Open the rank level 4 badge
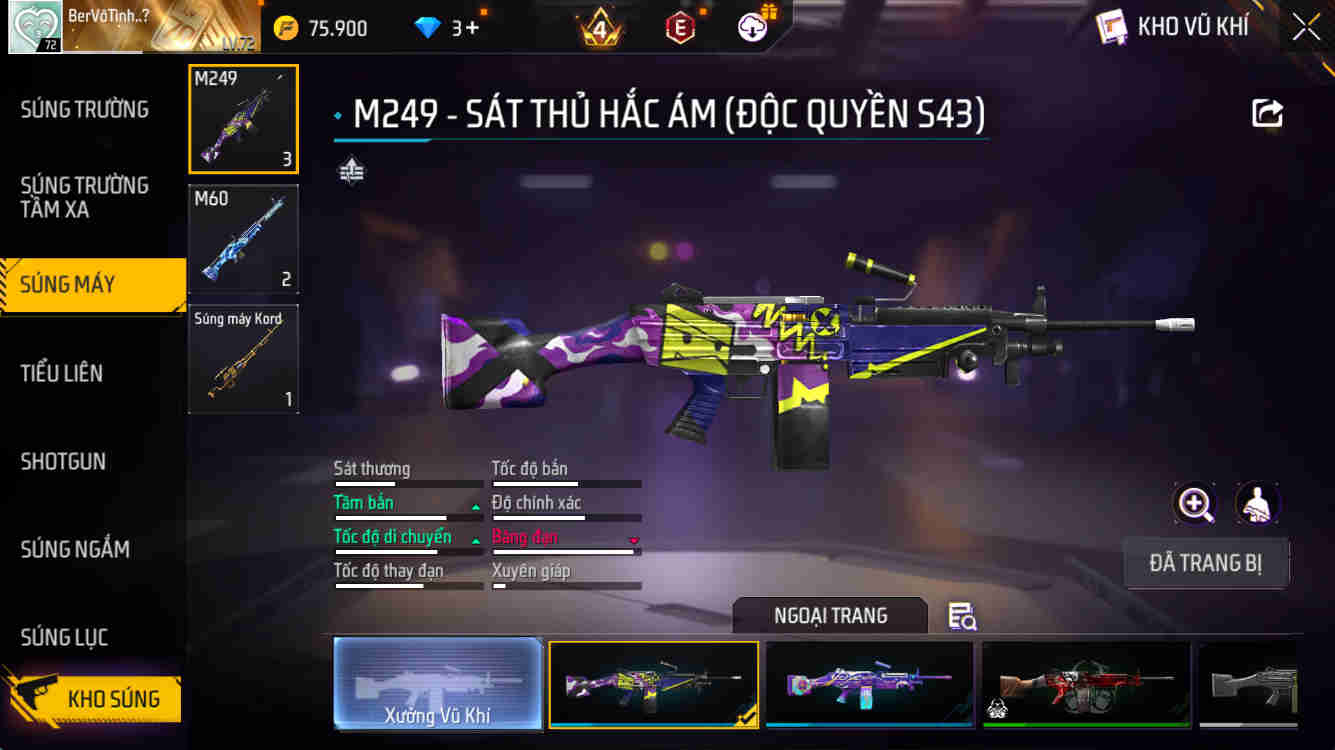 click(600, 27)
